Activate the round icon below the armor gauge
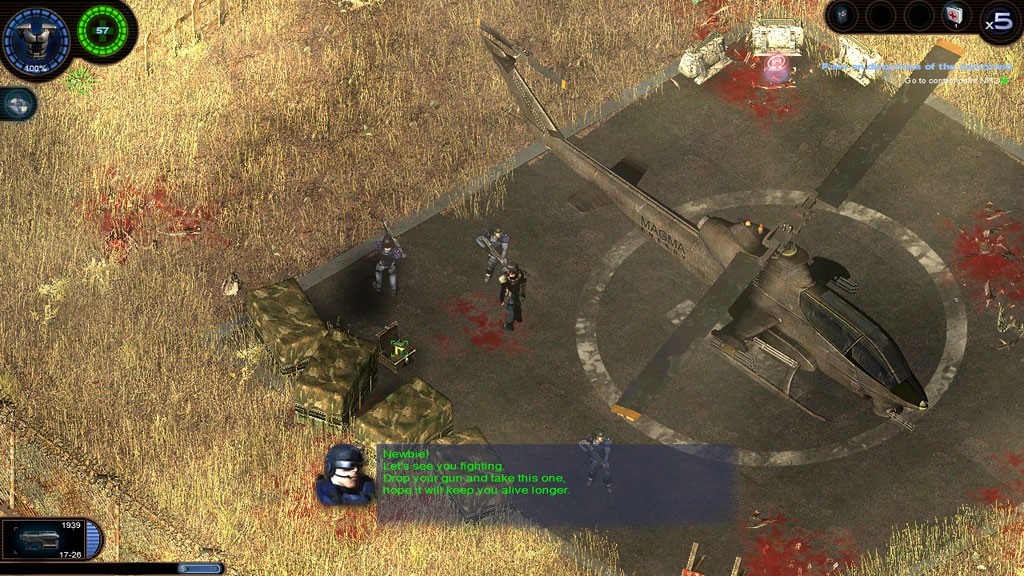The image size is (1024, 576). point(18,103)
